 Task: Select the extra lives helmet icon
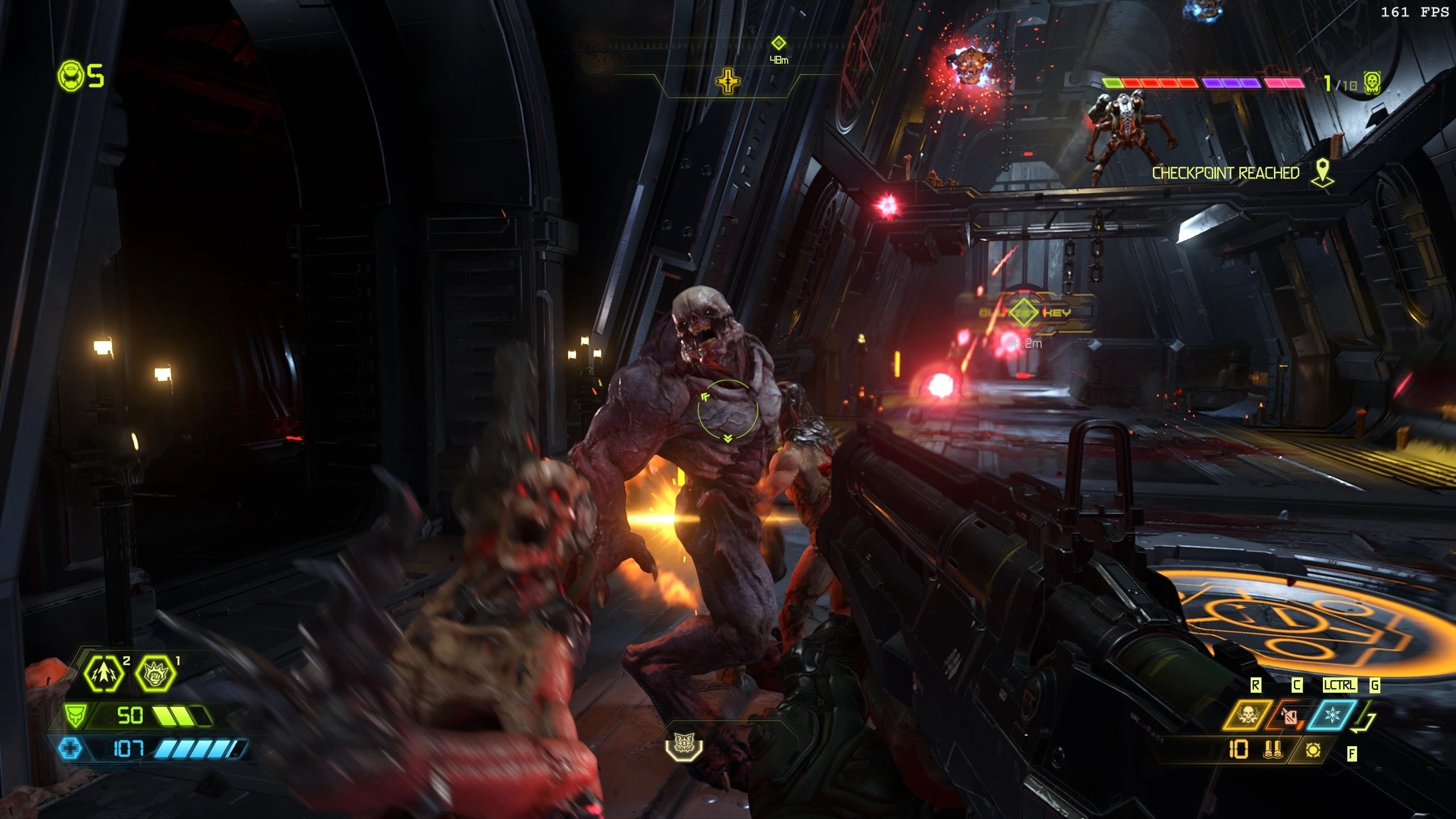tap(71, 76)
